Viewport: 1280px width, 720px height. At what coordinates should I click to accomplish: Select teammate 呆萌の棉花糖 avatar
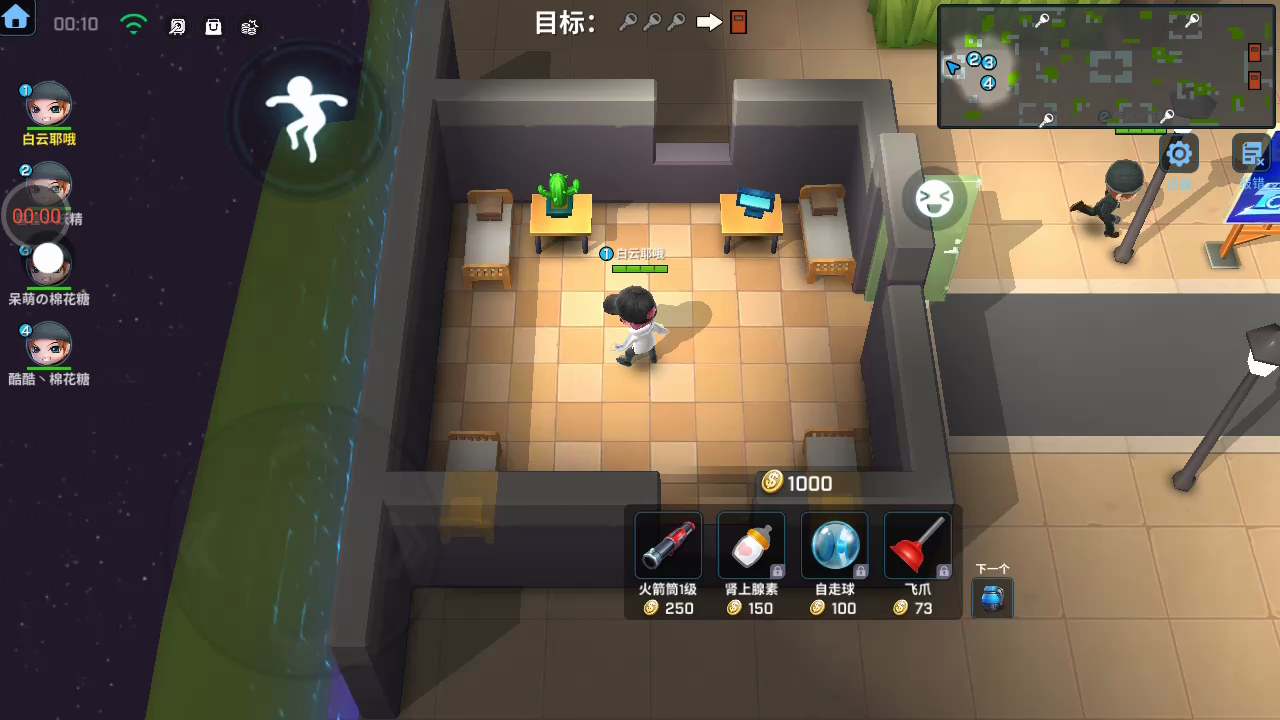48,264
